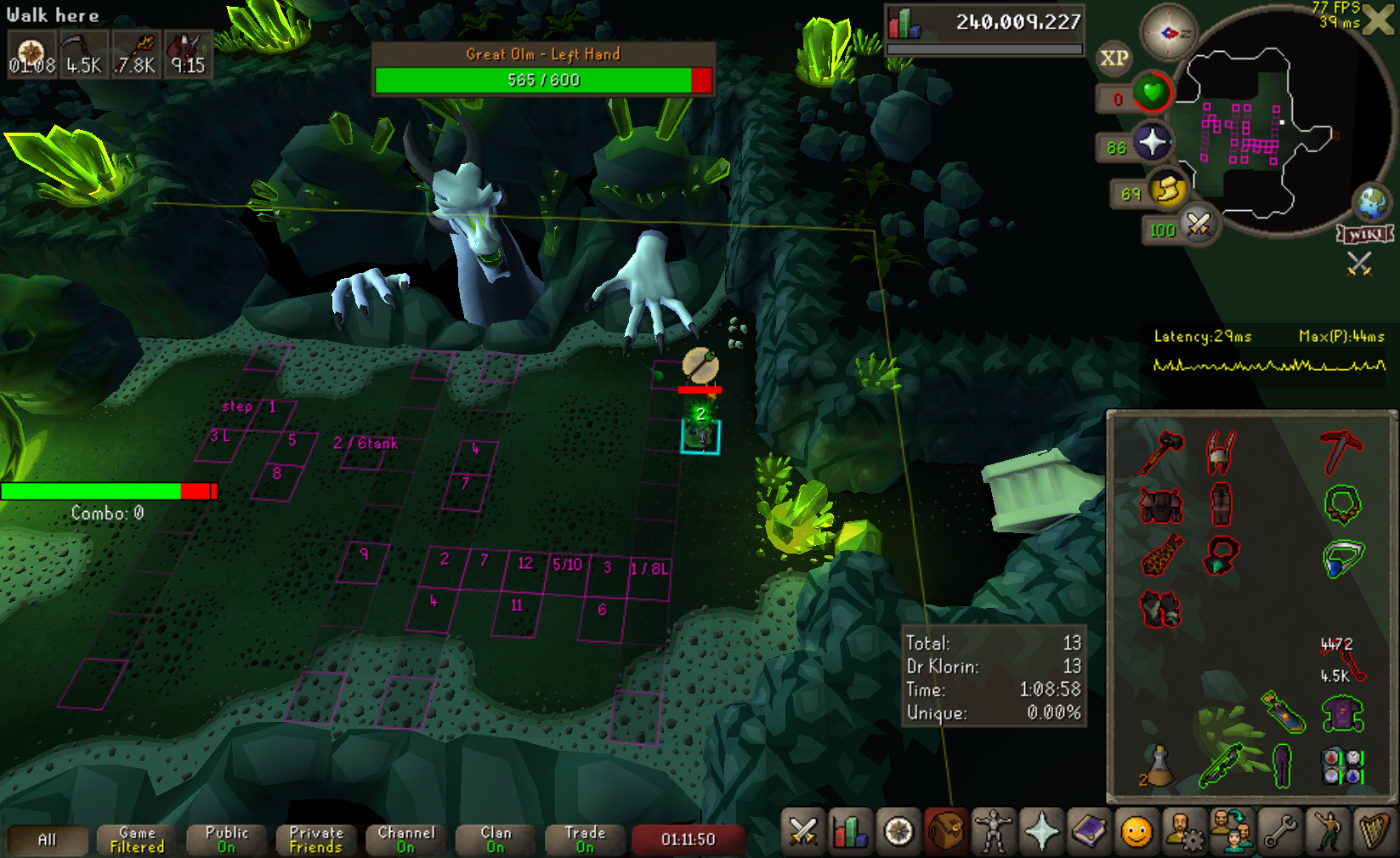Open the Music Player harp tab
This screenshot has height=858, width=1400.
pos(1374,832)
